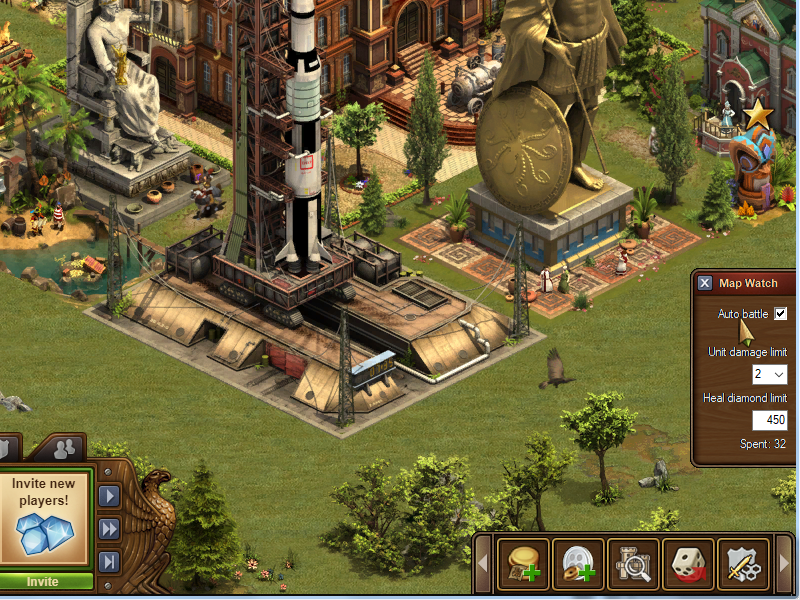Fast-forward the player list with double arrow
The image size is (800, 600).
[x=108, y=528]
